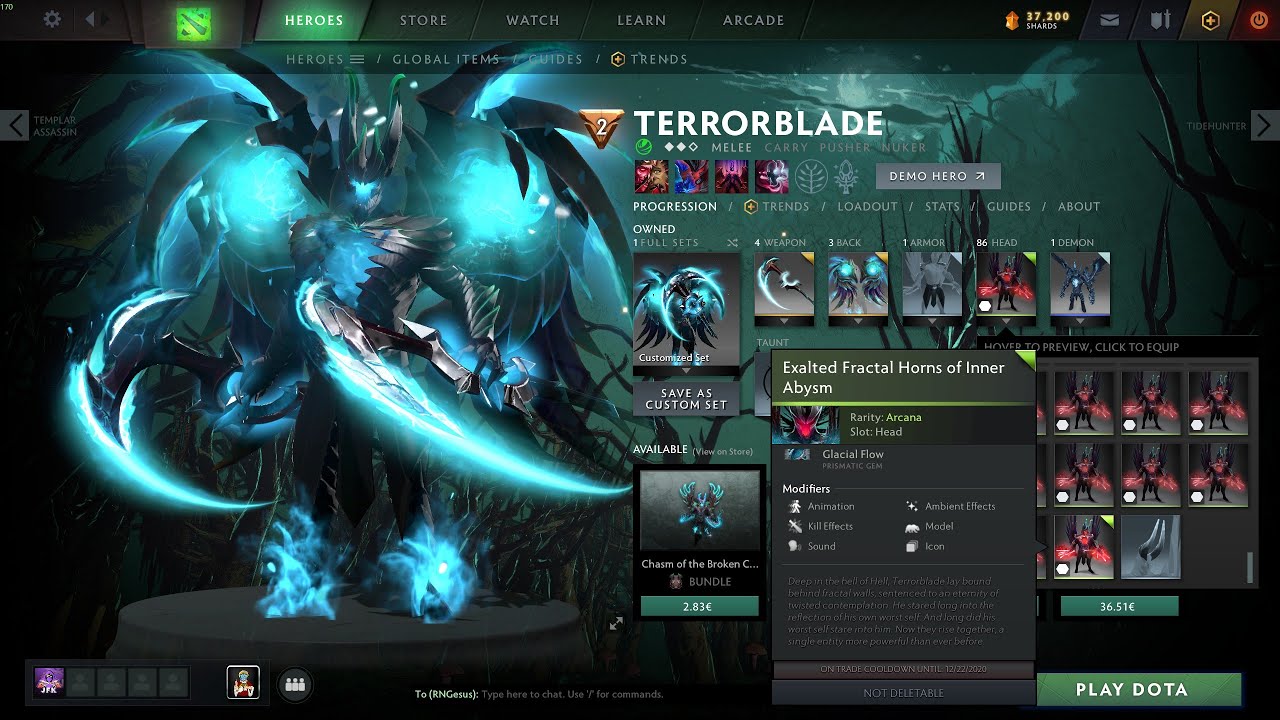Save the loadout as custom set

[685, 399]
